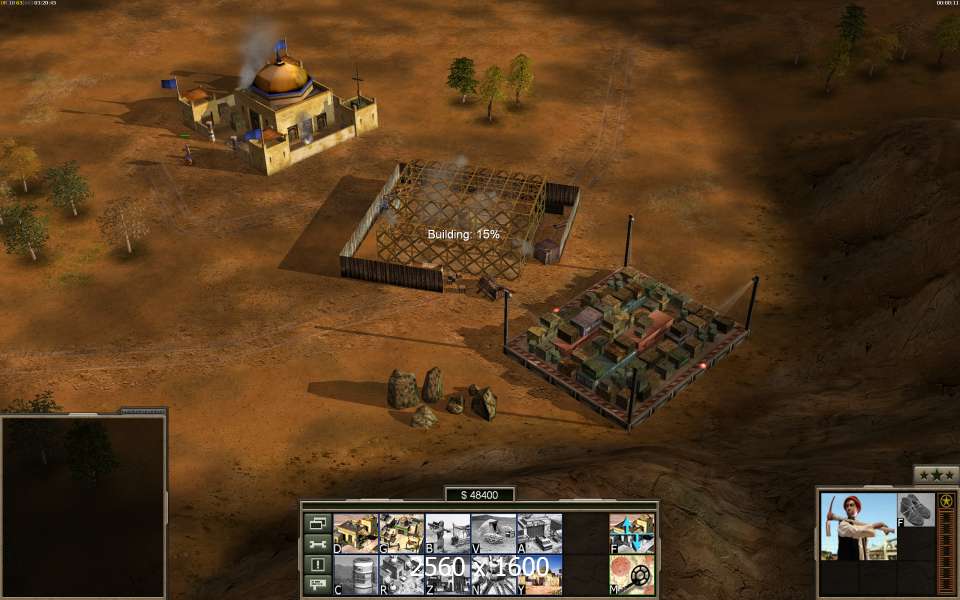Click the worker unit portrait
Screen dimensions: 960x600
858,526
